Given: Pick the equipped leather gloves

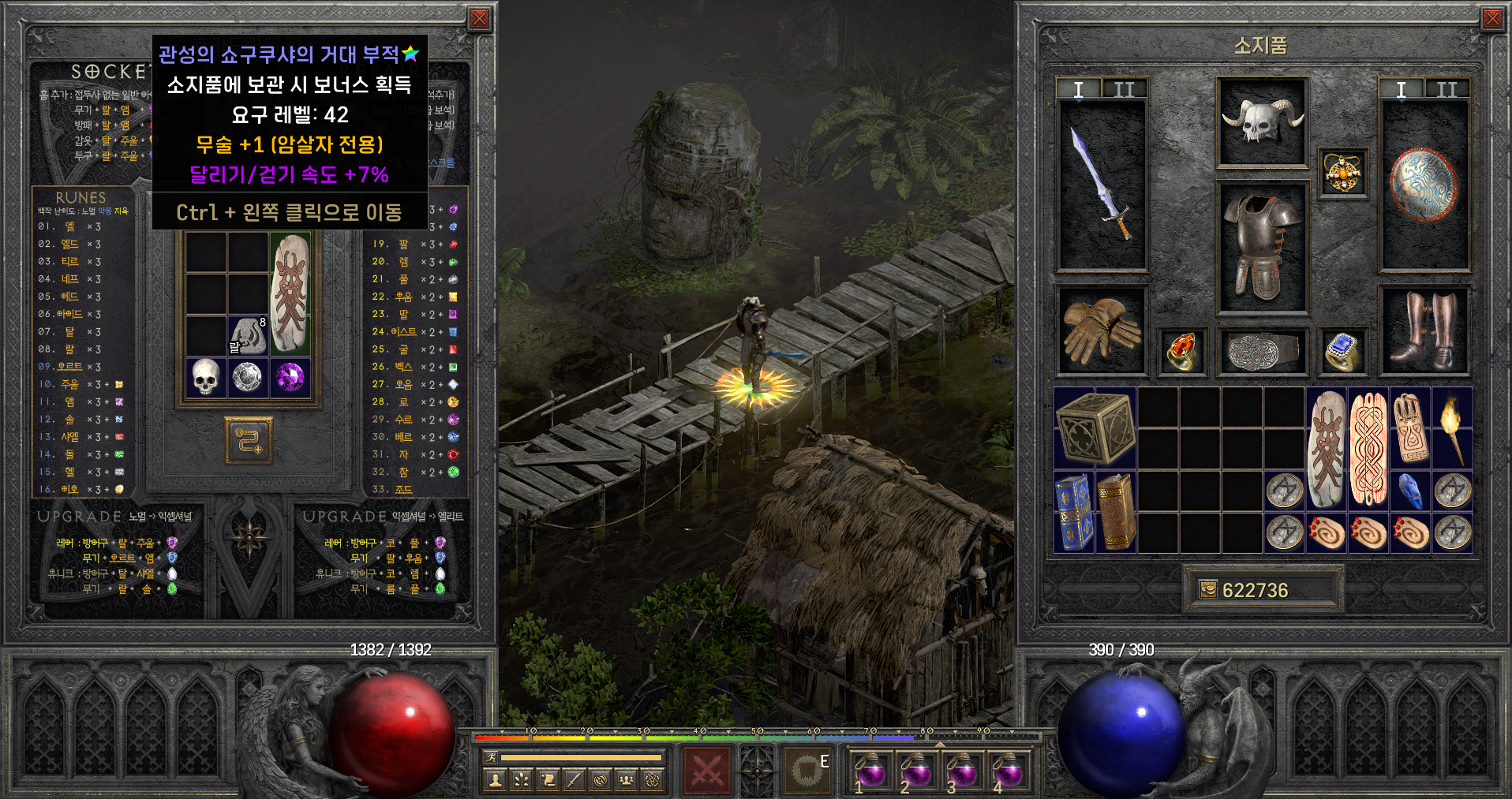Looking at the screenshot, I should (x=1101, y=330).
